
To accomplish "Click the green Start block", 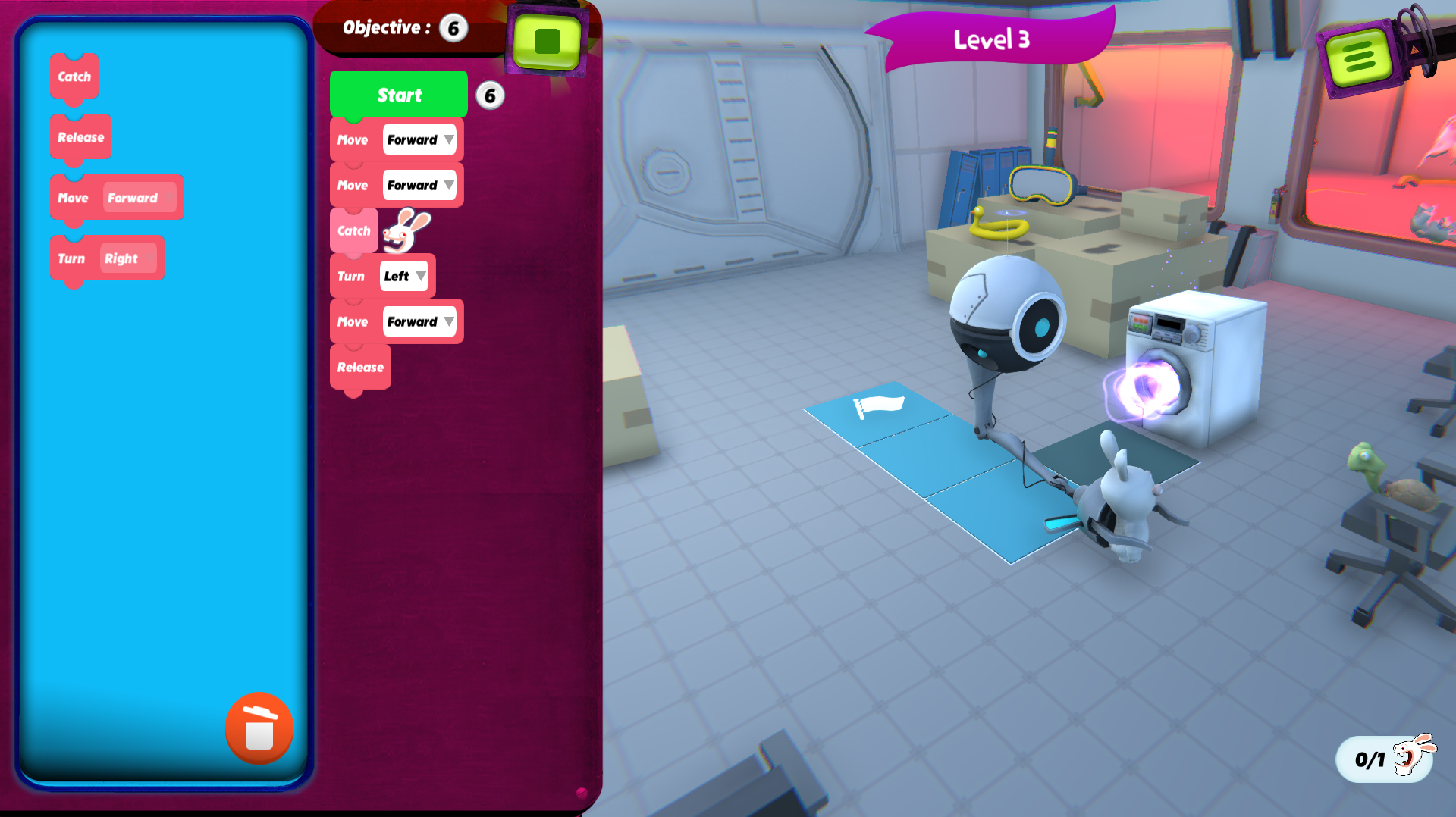I will click(399, 95).
